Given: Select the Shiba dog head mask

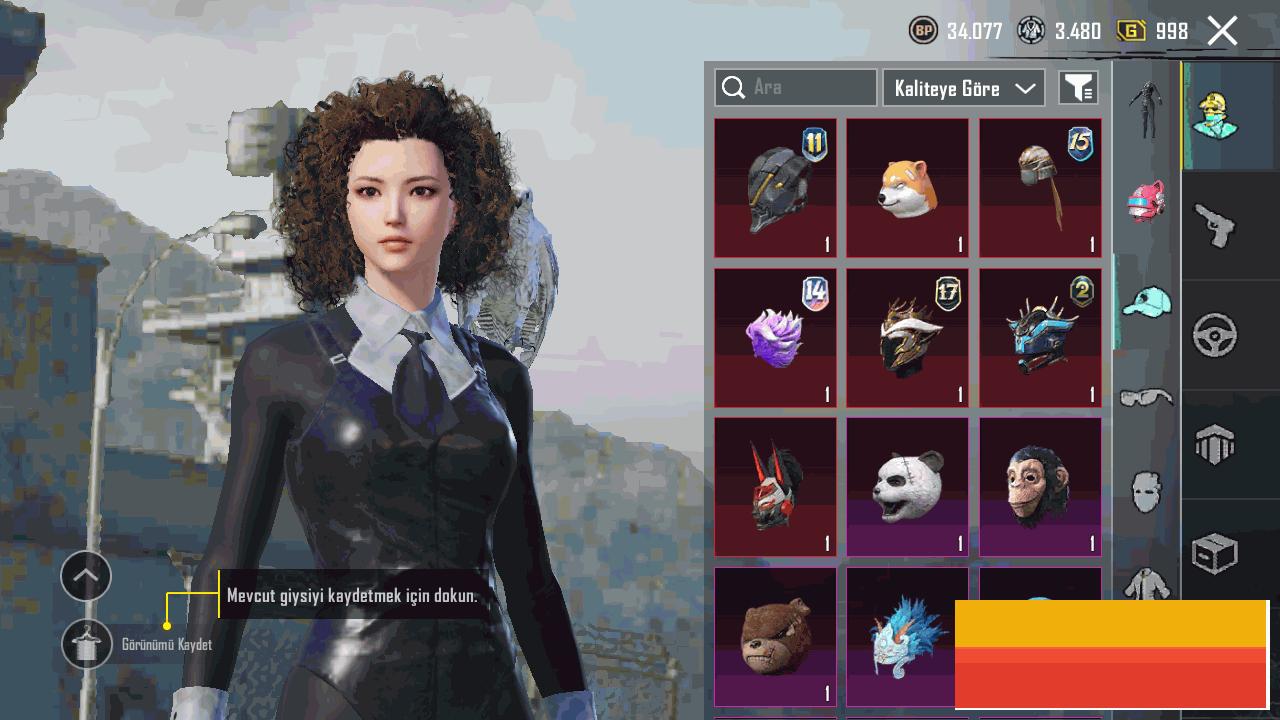Looking at the screenshot, I should tap(907, 188).
